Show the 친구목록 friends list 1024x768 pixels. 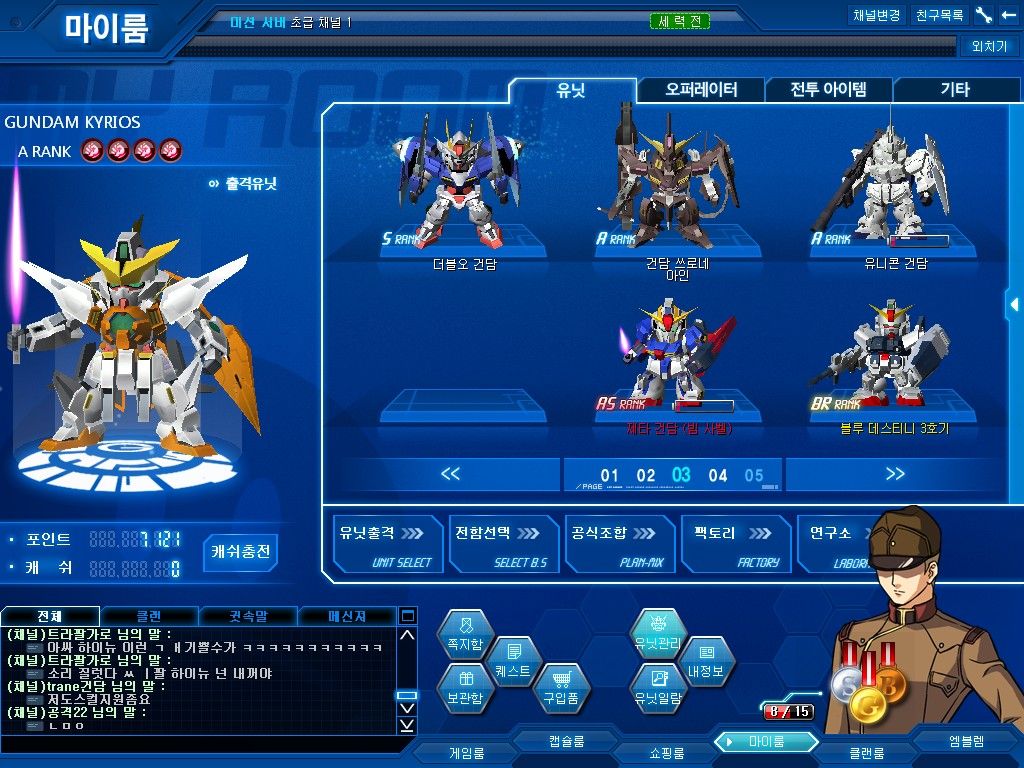coord(939,16)
